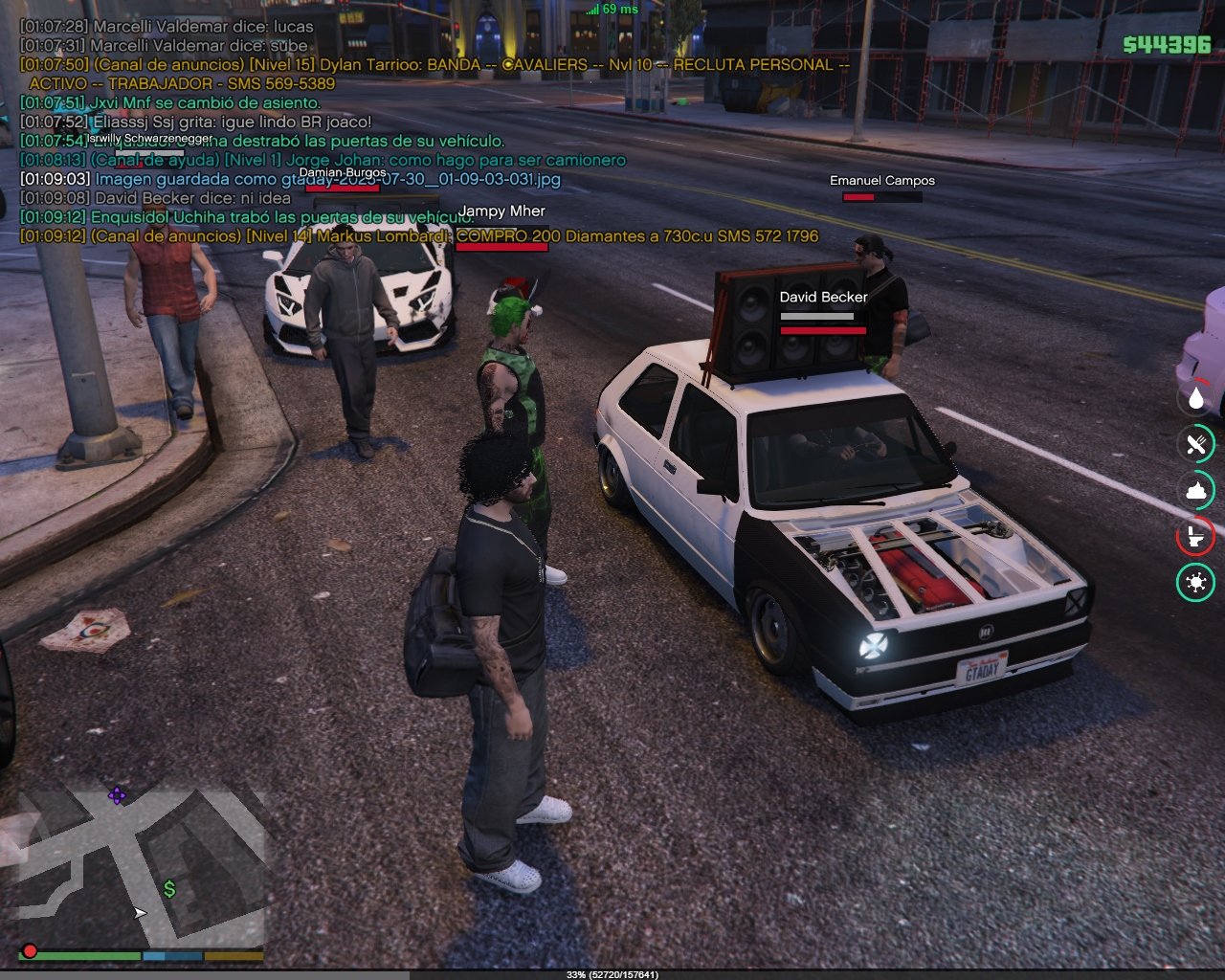Click the saved image chat notification
The height and width of the screenshot is (980, 1225).
[x=291, y=179]
